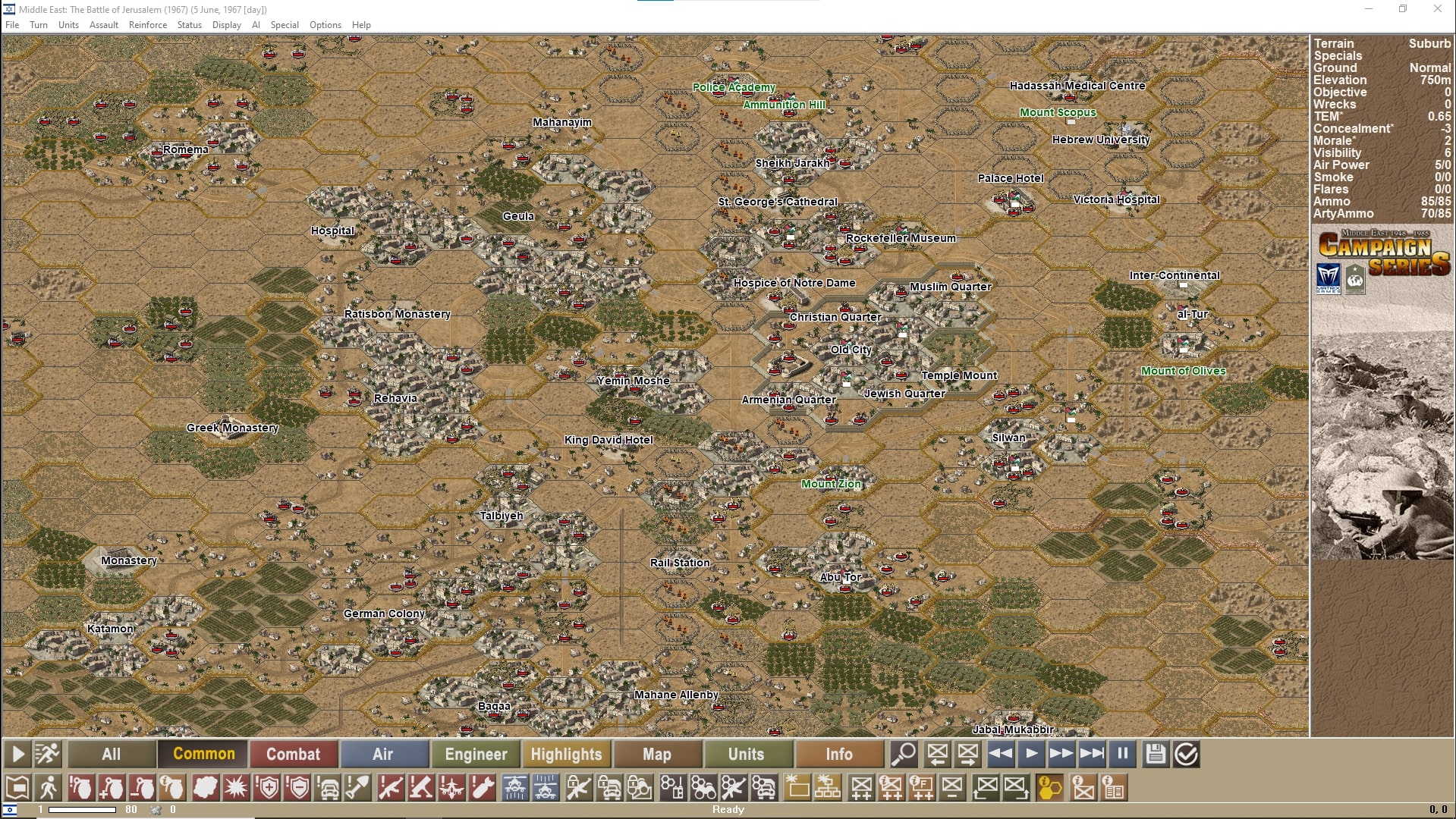
Task: Click the save game icon
Action: pos(1156,754)
